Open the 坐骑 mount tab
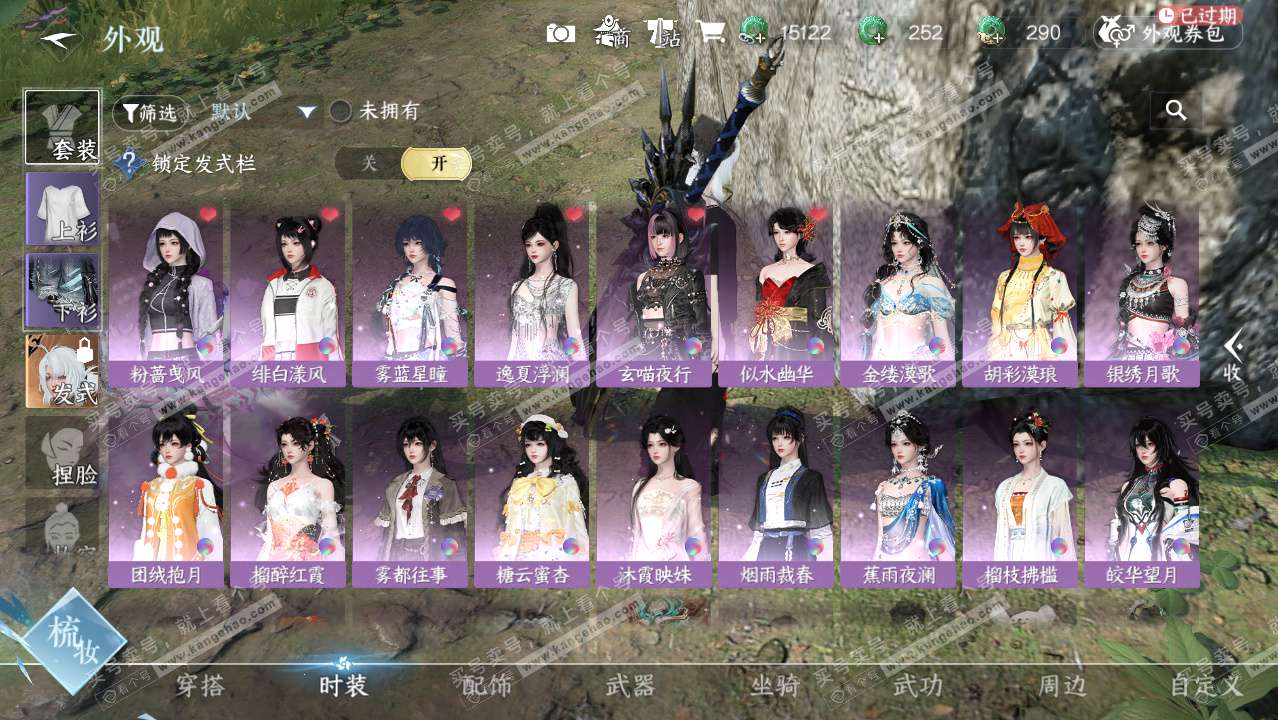This screenshot has height=720, width=1278. (x=775, y=686)
